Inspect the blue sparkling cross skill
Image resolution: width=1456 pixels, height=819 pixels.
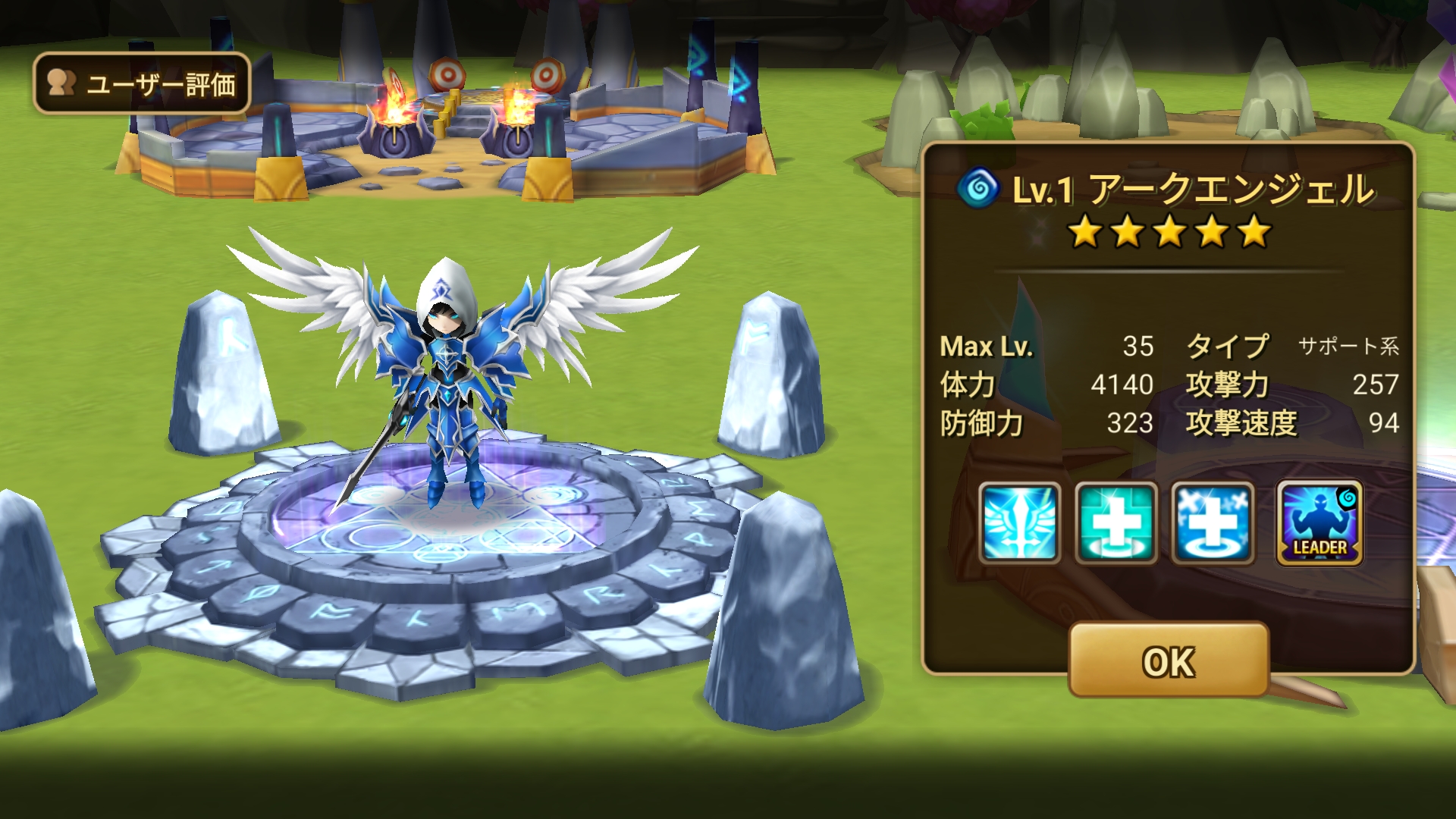coord(1213,523)
